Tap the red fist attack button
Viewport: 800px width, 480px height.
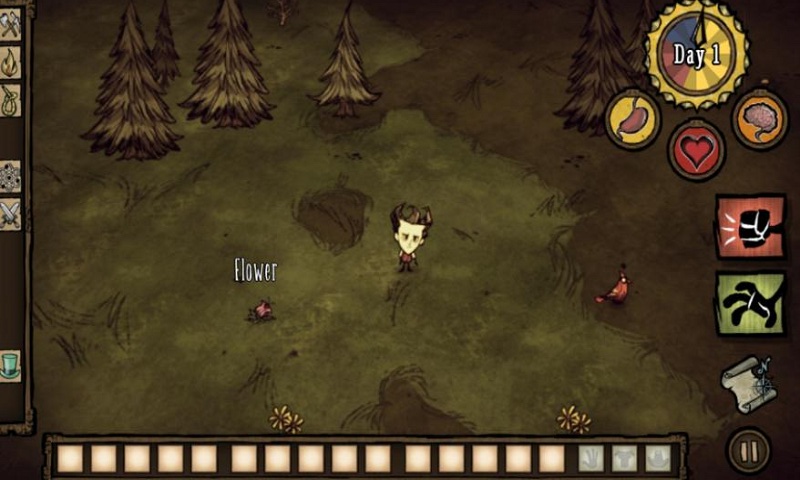750,227
